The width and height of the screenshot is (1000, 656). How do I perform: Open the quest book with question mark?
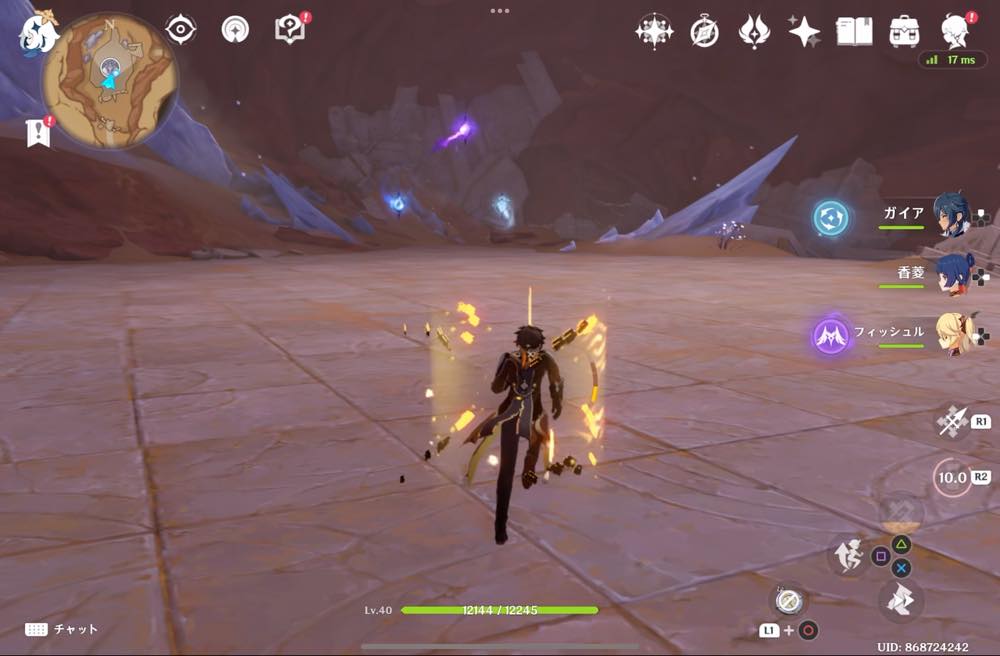(290, 30)
